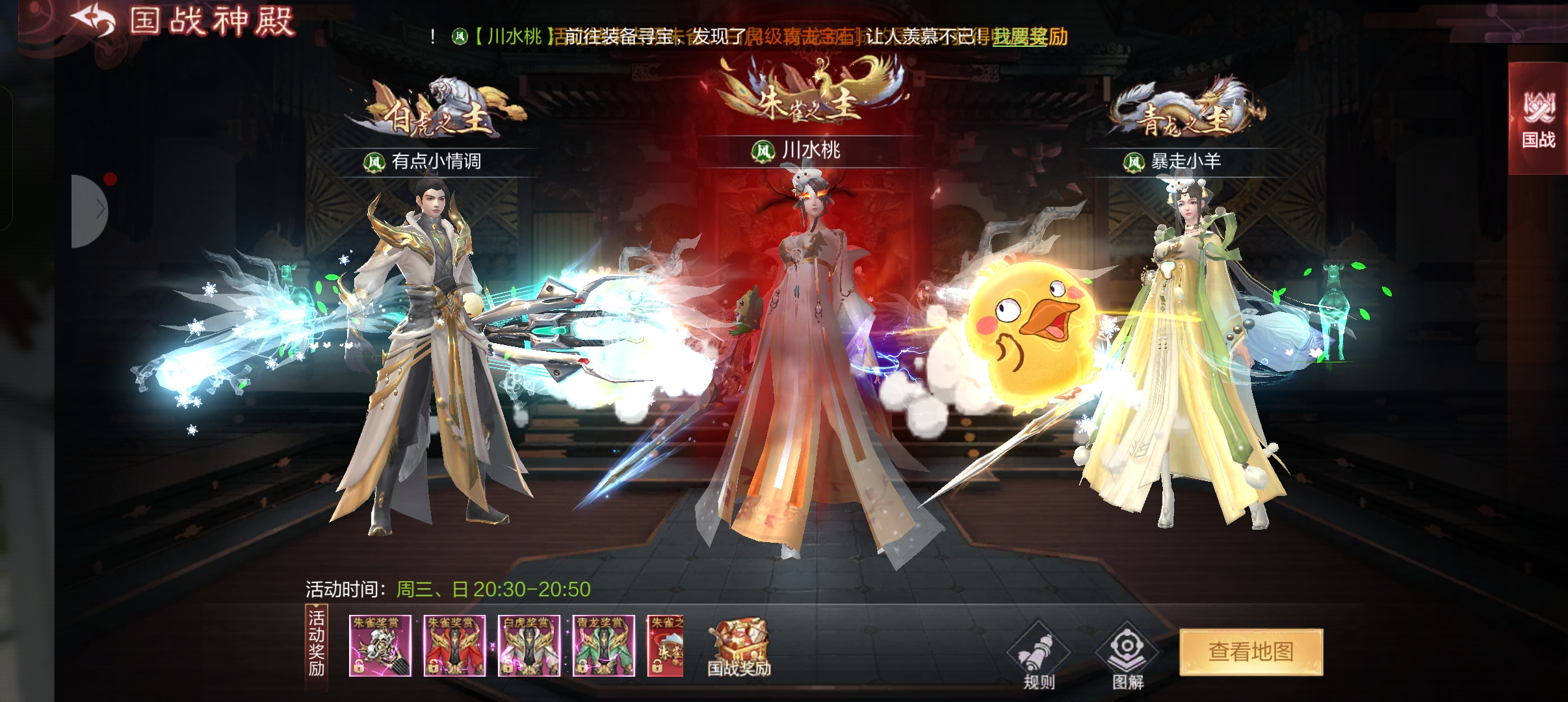
Task: Open the 国战 side tab
Action: tap(1538, 120)
